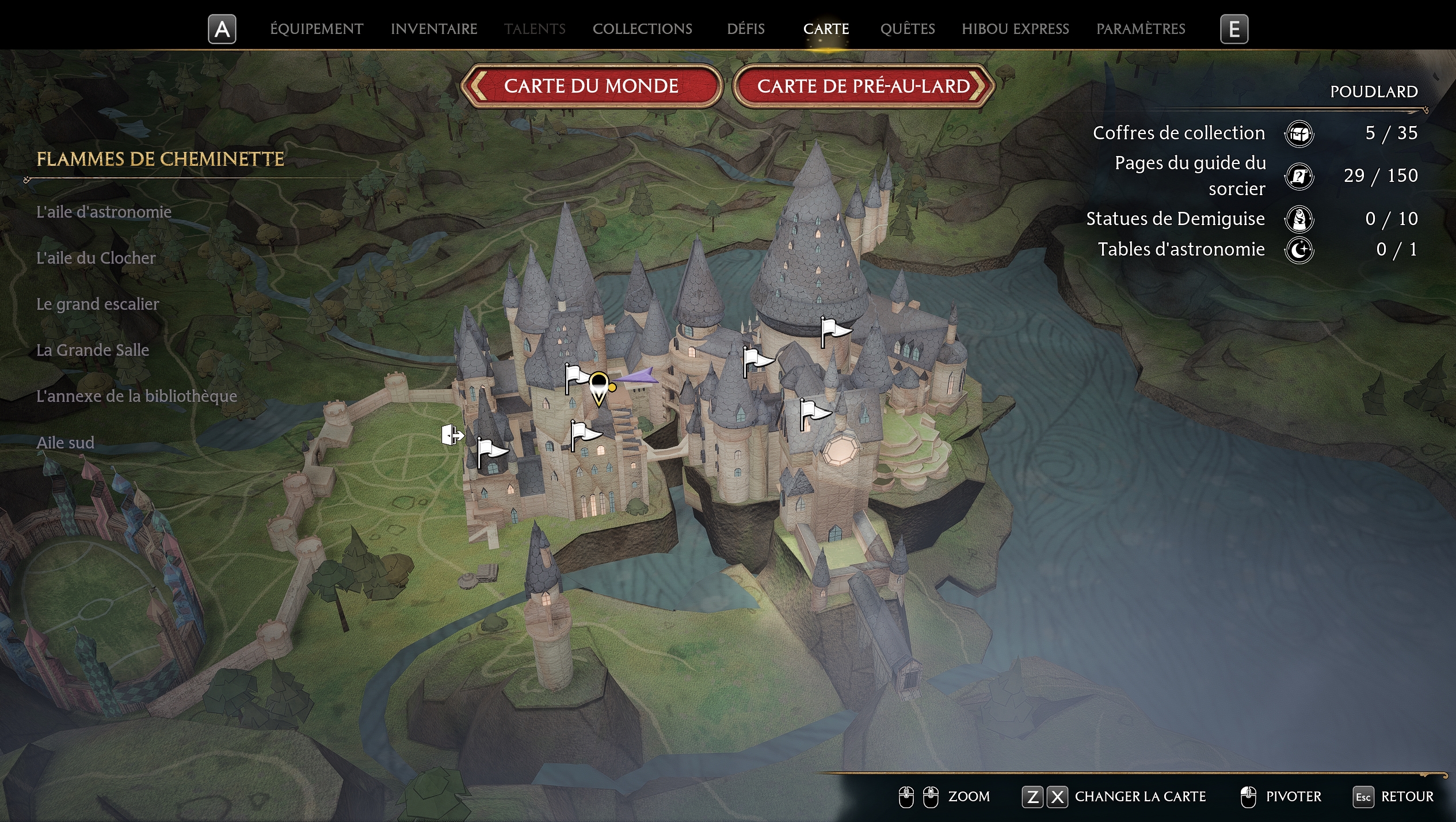Pick La Grande Salle from the list

pyautogui.click(x=93, y=350)
